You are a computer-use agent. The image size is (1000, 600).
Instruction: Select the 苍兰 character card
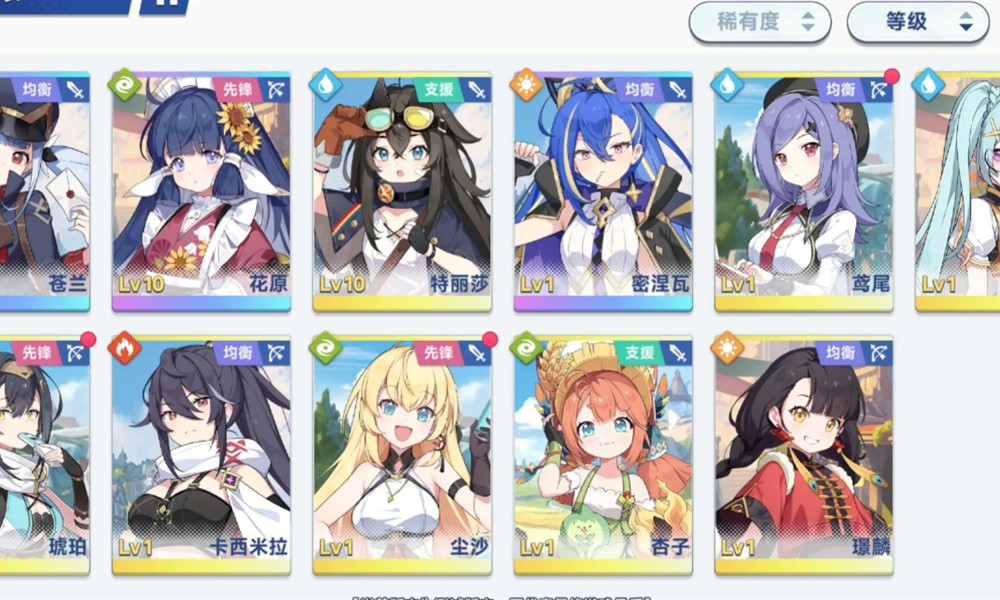point(45,190)
